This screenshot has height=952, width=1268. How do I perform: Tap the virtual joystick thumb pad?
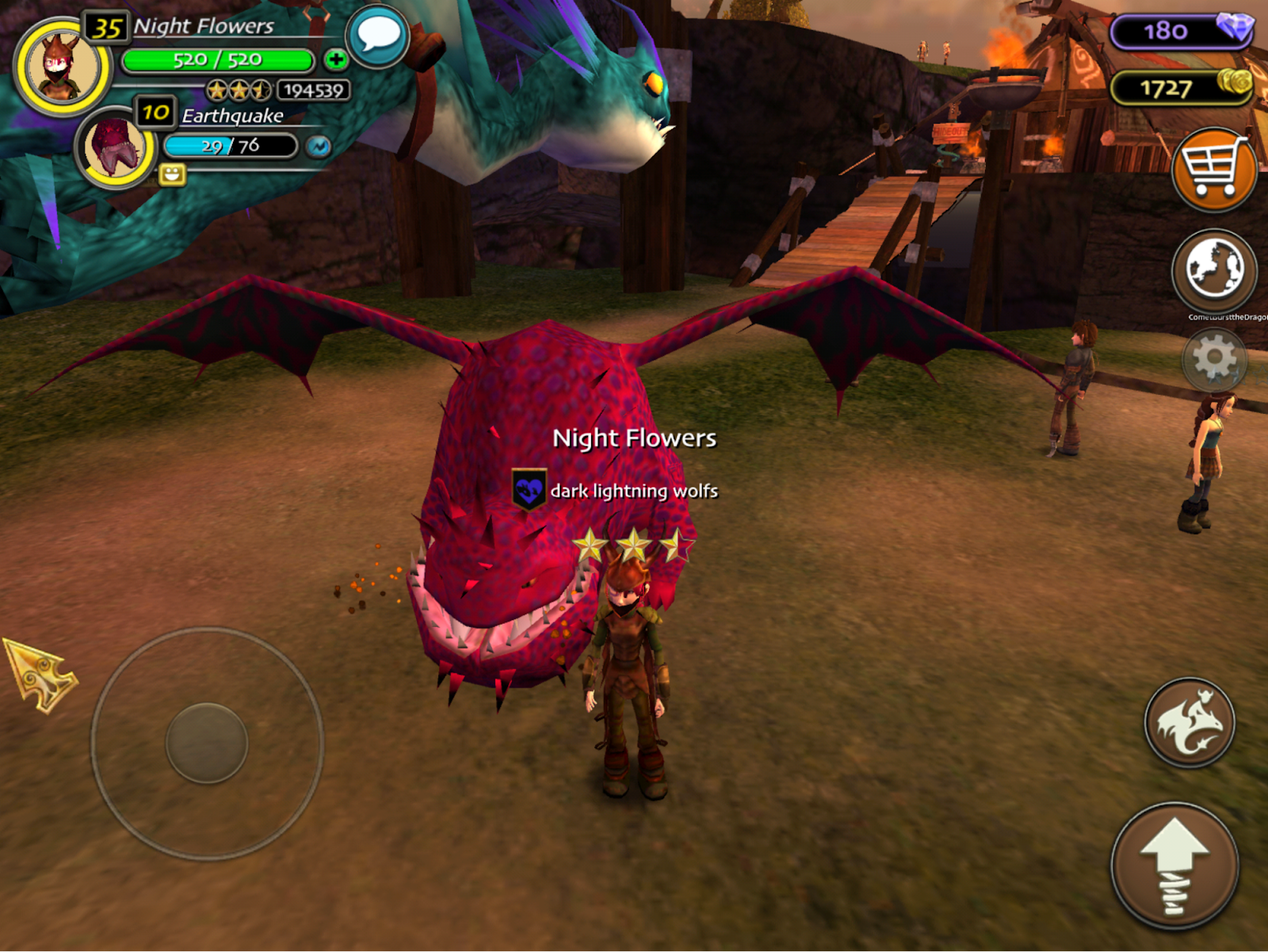click(207, 743)
